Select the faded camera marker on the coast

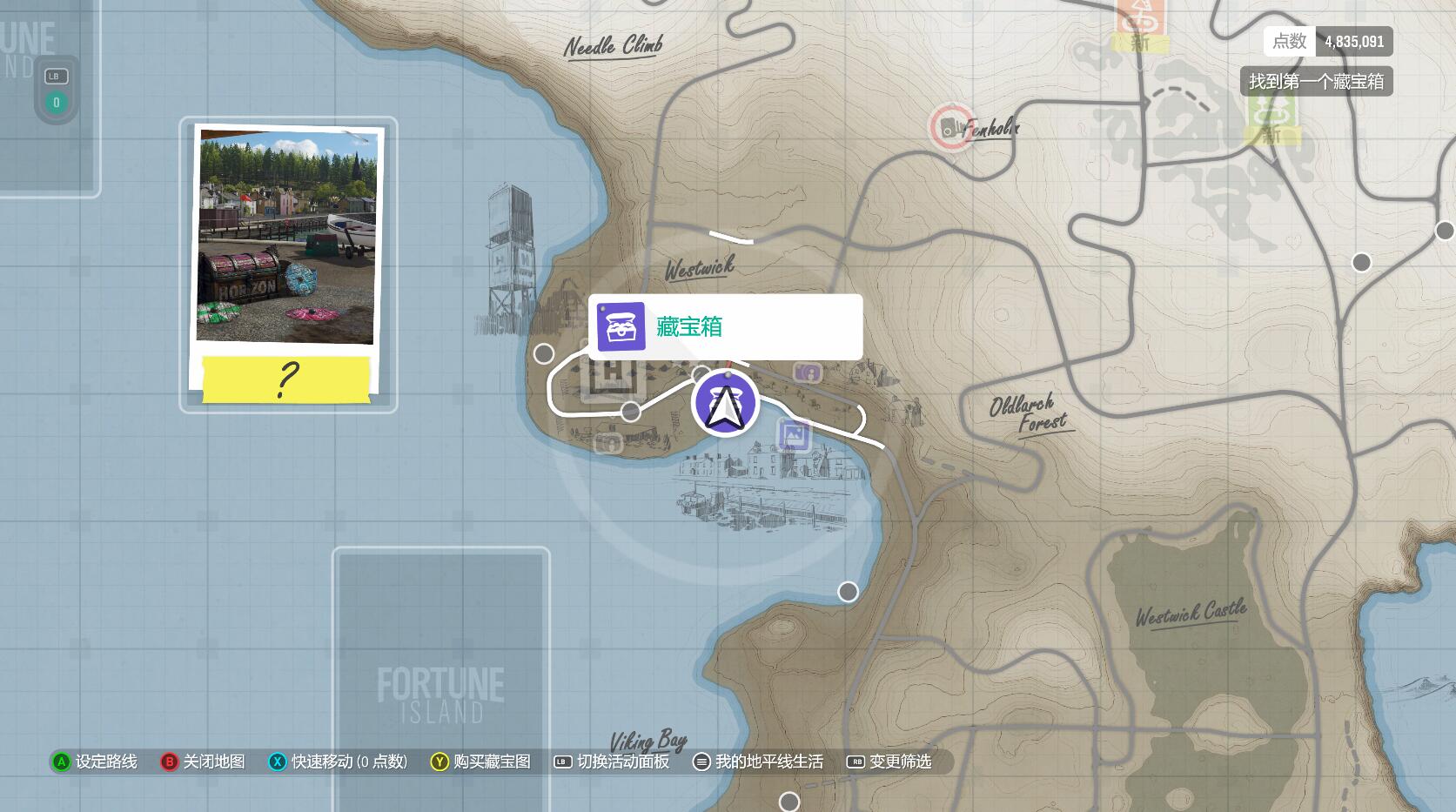pyautogui.click(x=609, y=444)
